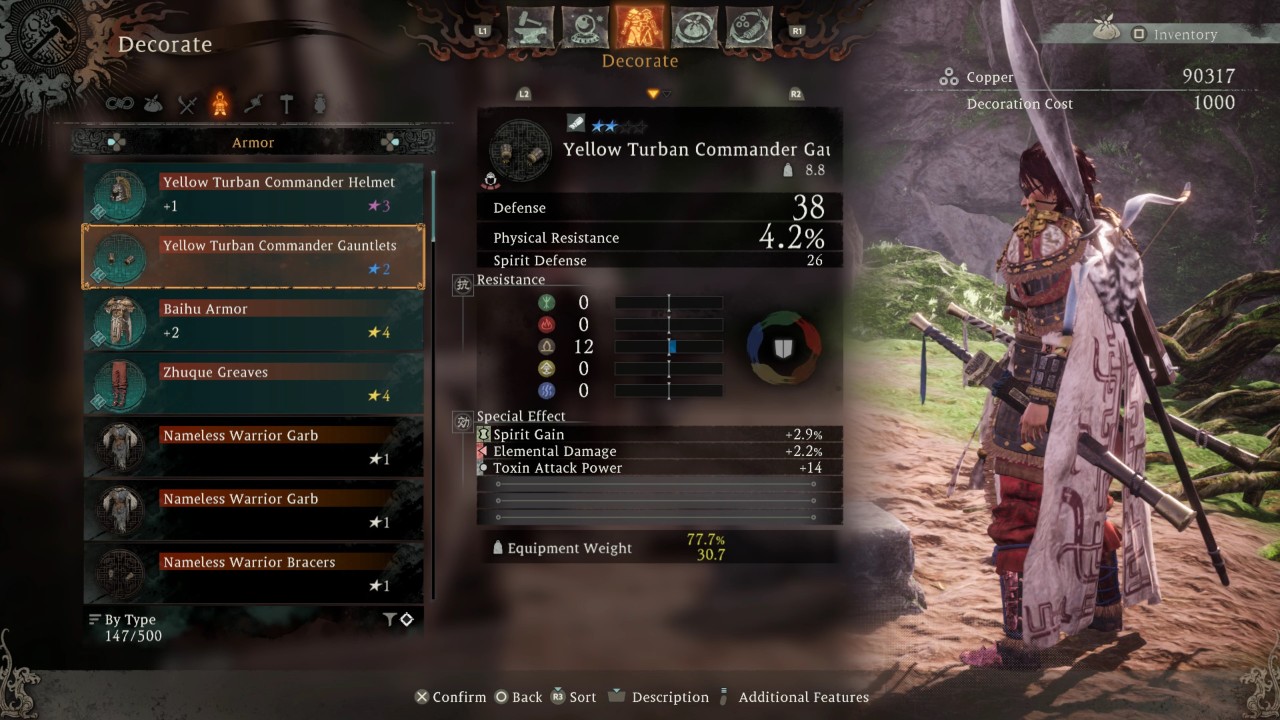Filter by the hammer category icon

[x=286, y=104]
